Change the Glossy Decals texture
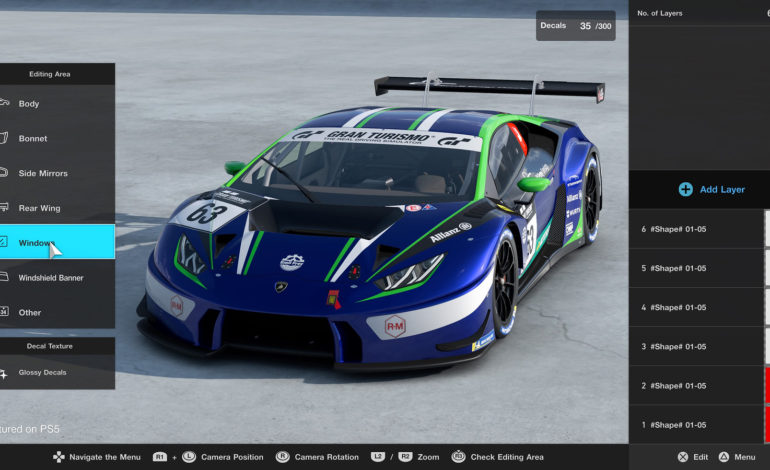Viewport: 770px width, 470px height. pyautogui.click(x=55, y=373)
